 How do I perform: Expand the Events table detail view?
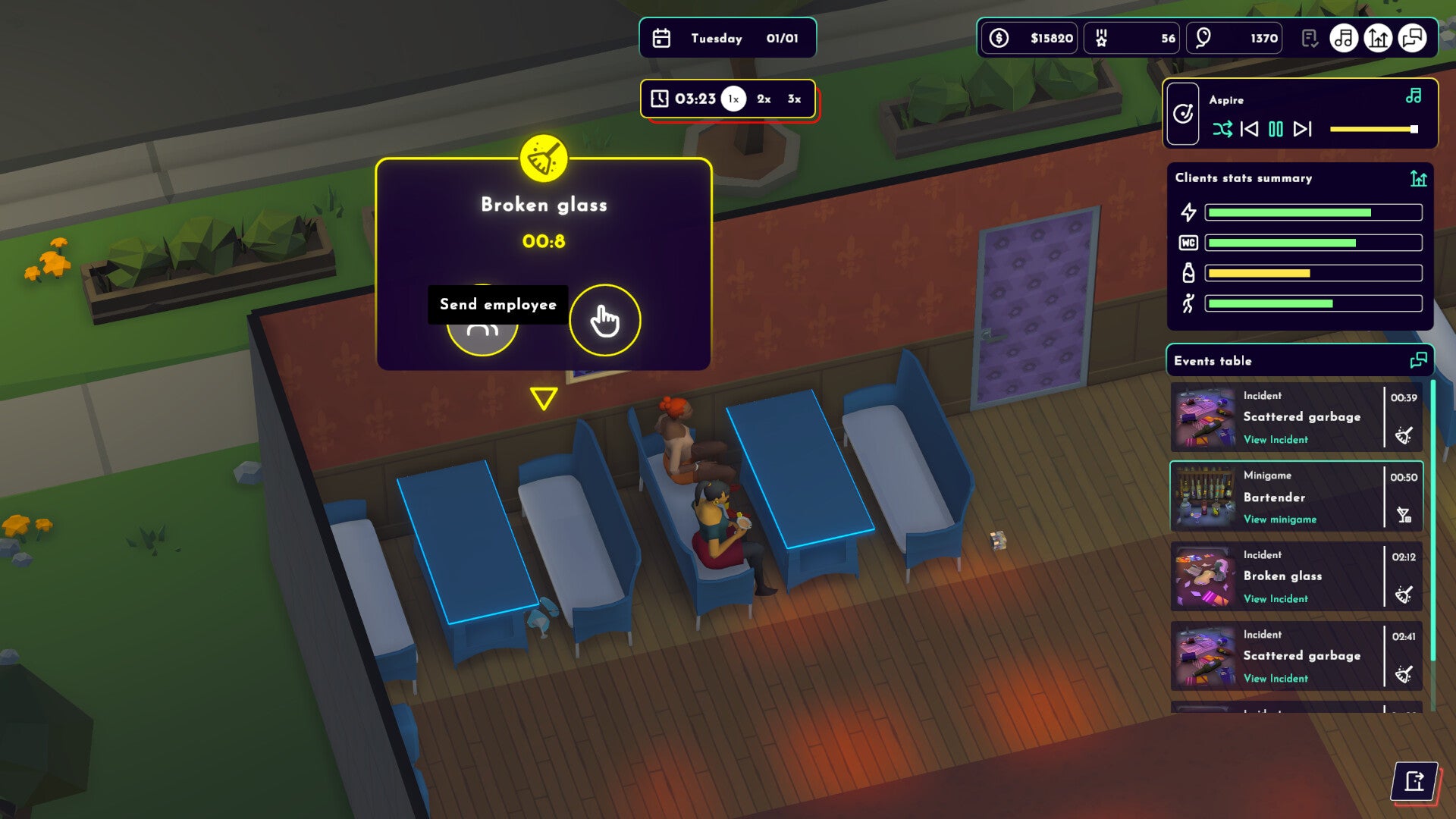[x=1417, y=361]
